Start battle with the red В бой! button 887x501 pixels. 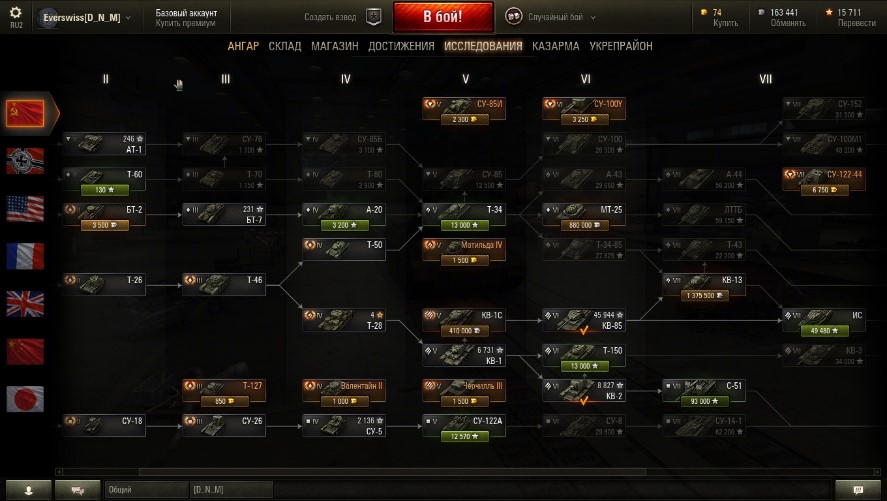click(442, 17)
